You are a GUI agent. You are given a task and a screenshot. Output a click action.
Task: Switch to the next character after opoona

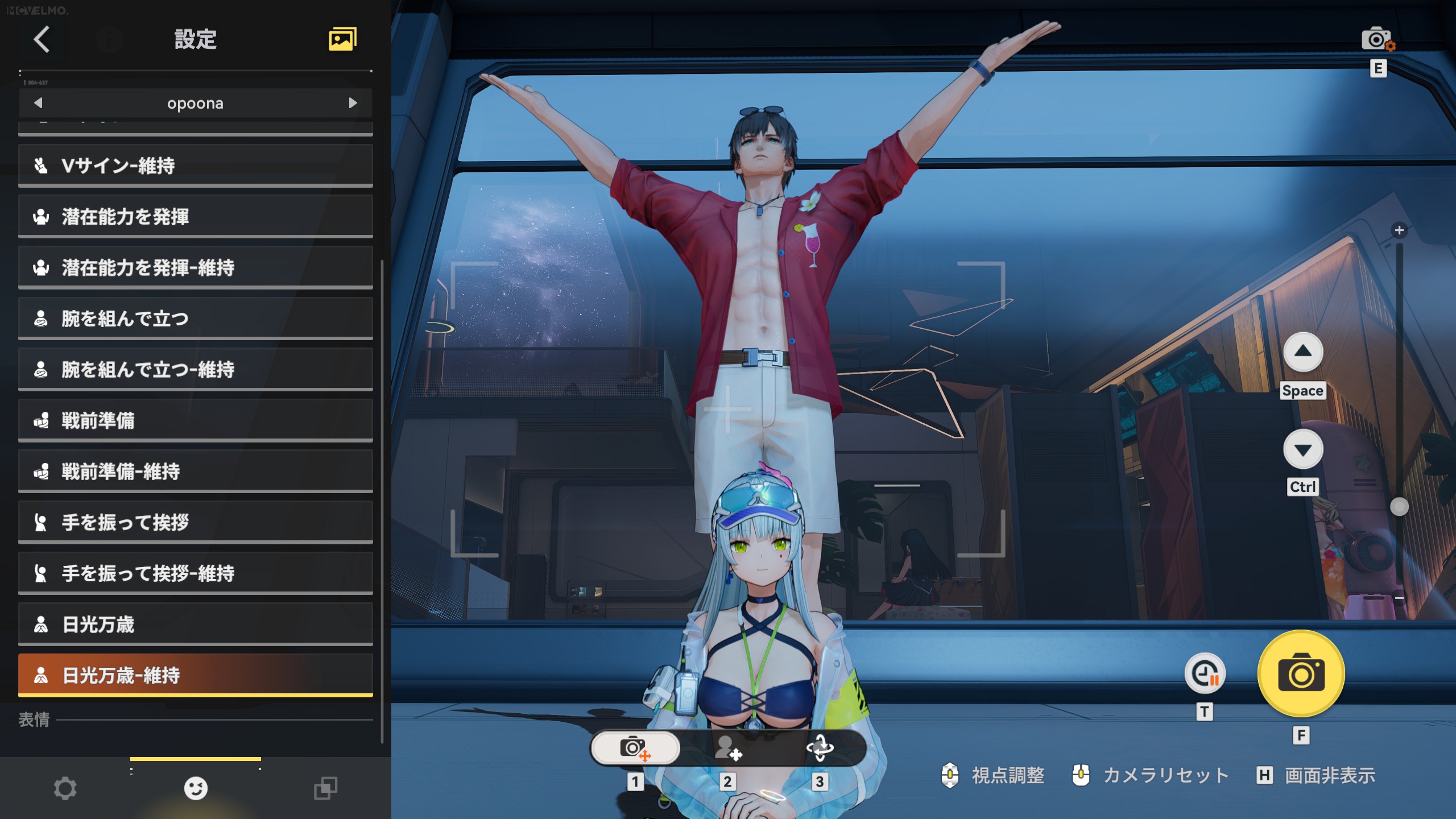click(x=353, y=103)
